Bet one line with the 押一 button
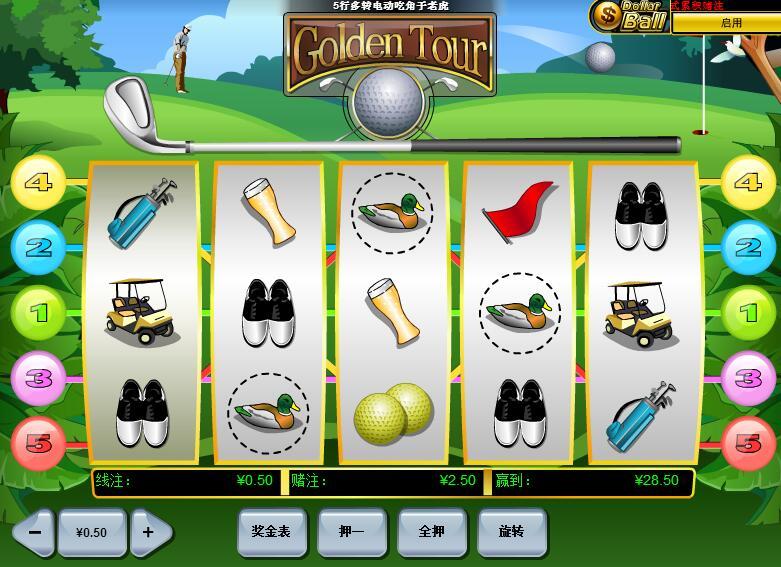 click(351, 532)
